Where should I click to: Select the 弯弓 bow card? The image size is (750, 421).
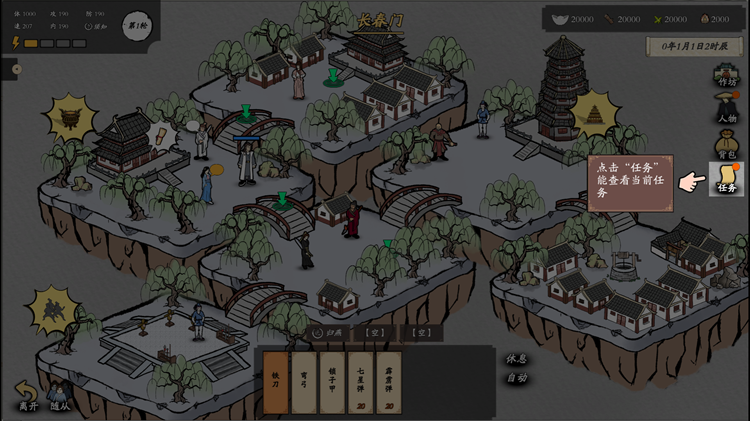click(304, 382)
